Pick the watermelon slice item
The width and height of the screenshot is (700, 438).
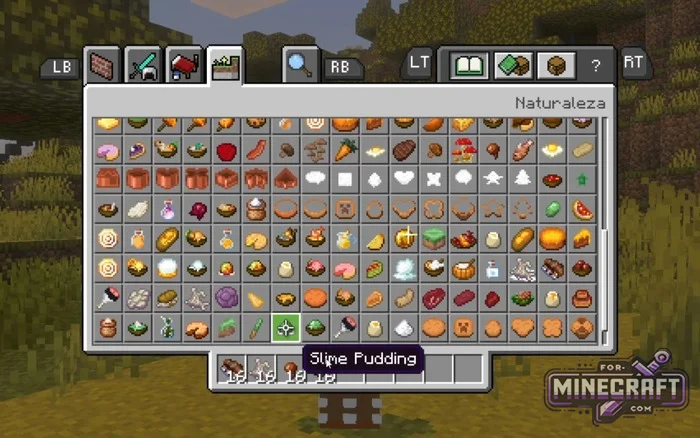coord(582,210)
